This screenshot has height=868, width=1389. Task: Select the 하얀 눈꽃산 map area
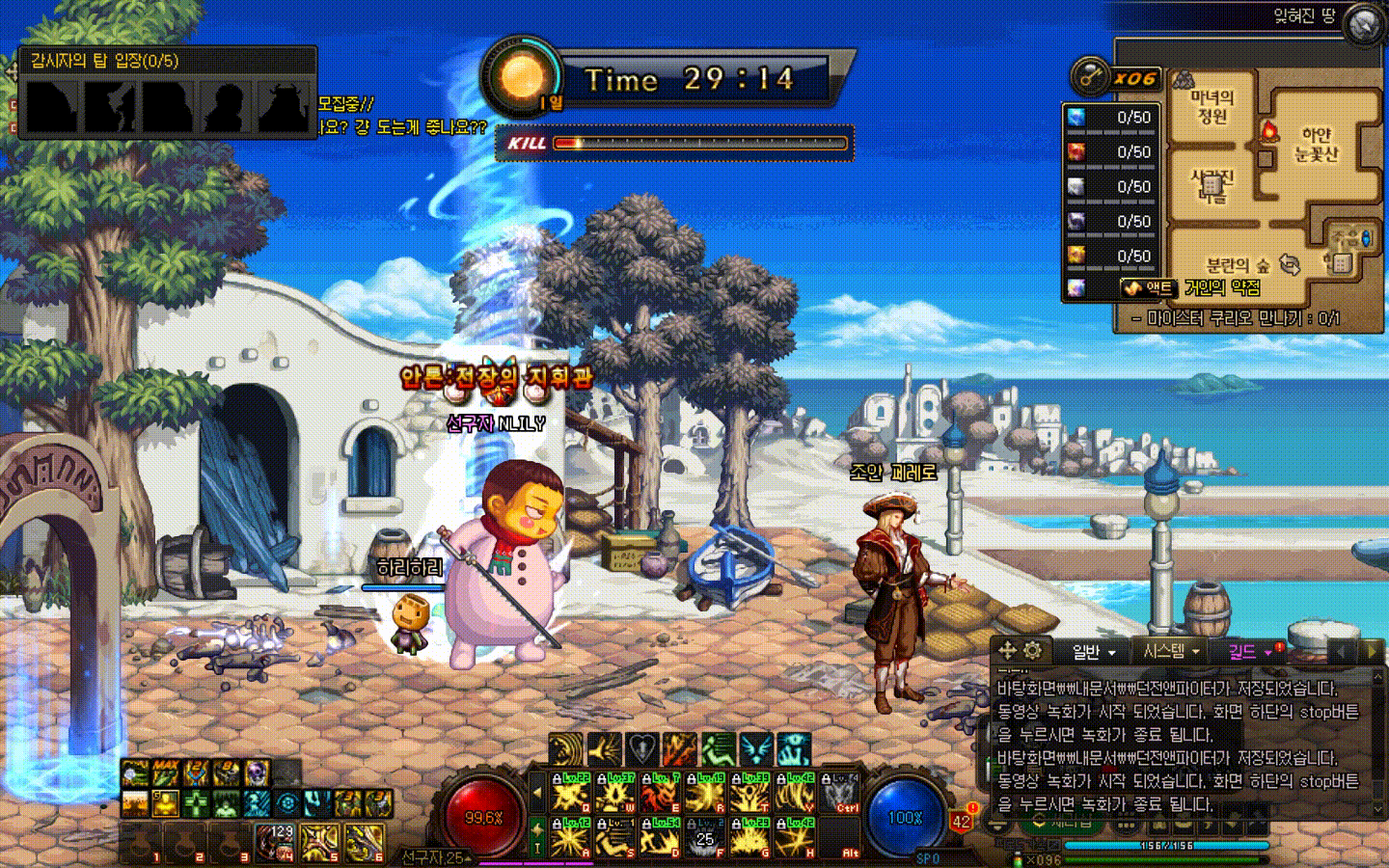tap(1316, 144)
